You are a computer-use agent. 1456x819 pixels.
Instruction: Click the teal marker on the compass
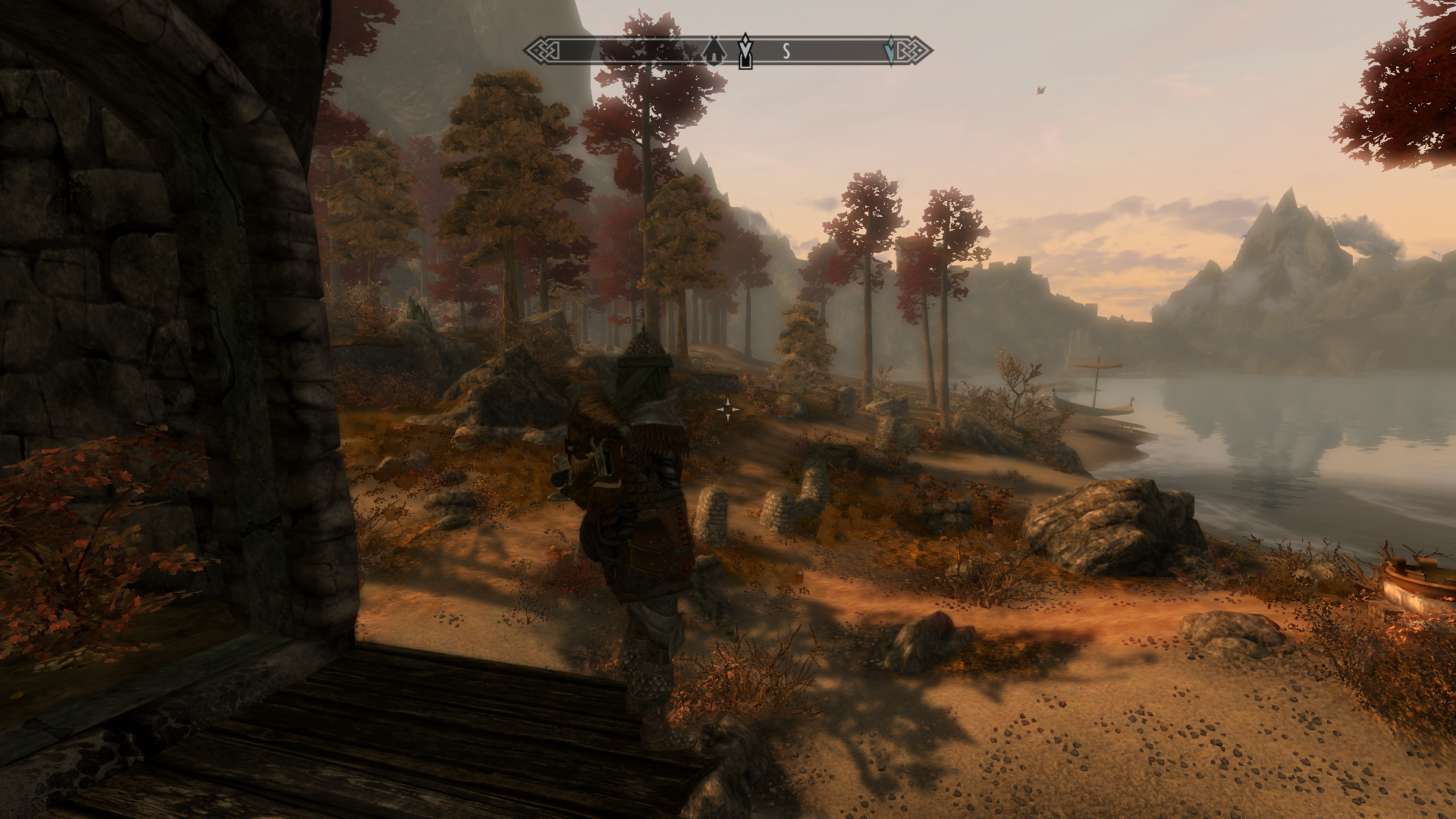(x=890, y=51)
